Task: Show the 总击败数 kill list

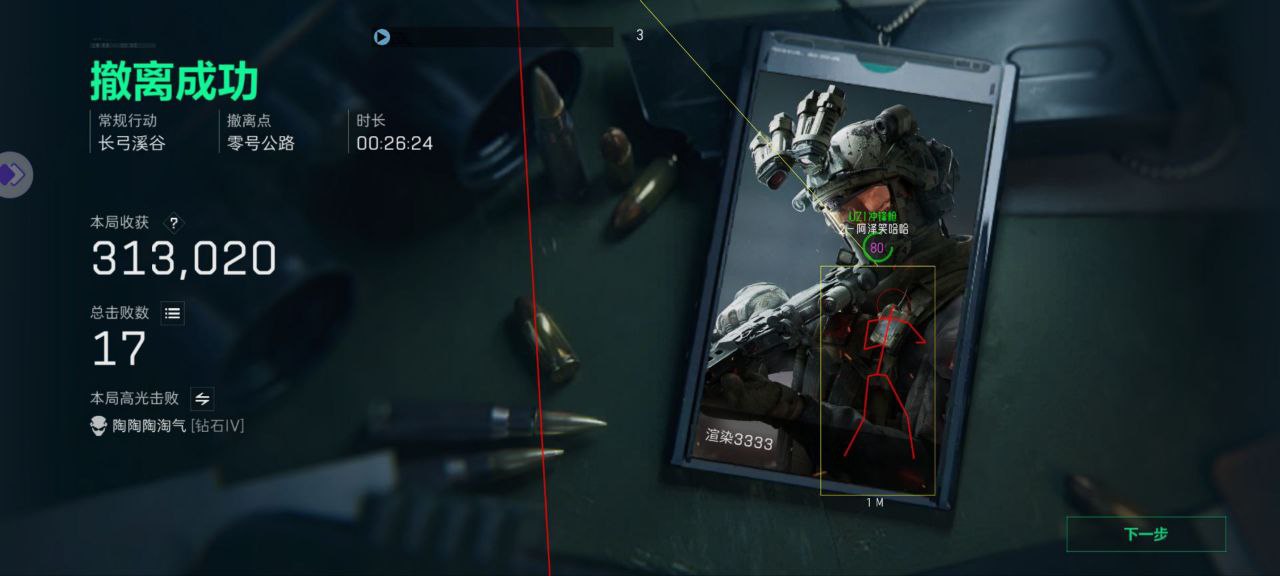Action: (x=173, y=314)
